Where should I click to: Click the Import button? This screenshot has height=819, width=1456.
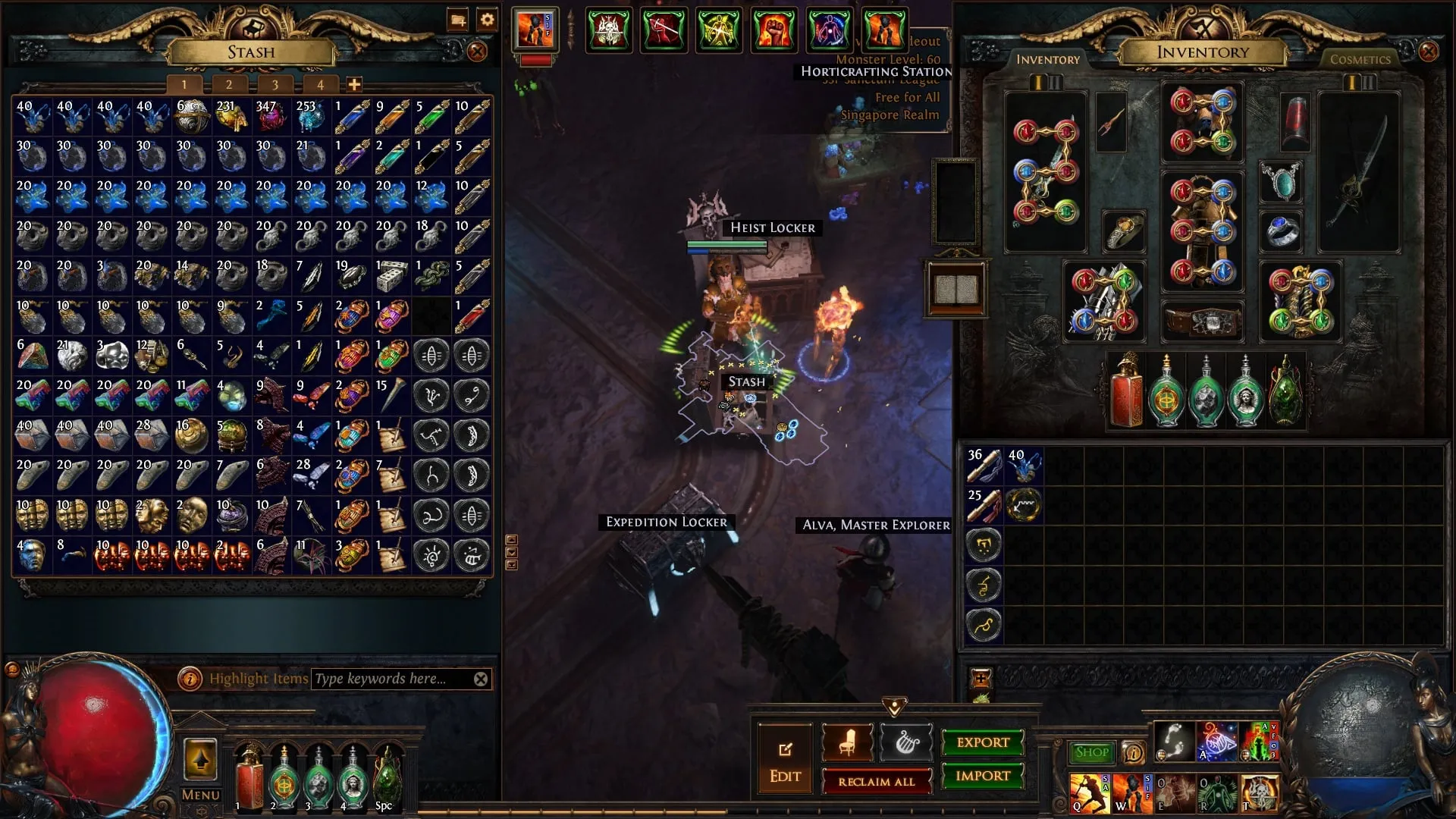click(982, 776)
